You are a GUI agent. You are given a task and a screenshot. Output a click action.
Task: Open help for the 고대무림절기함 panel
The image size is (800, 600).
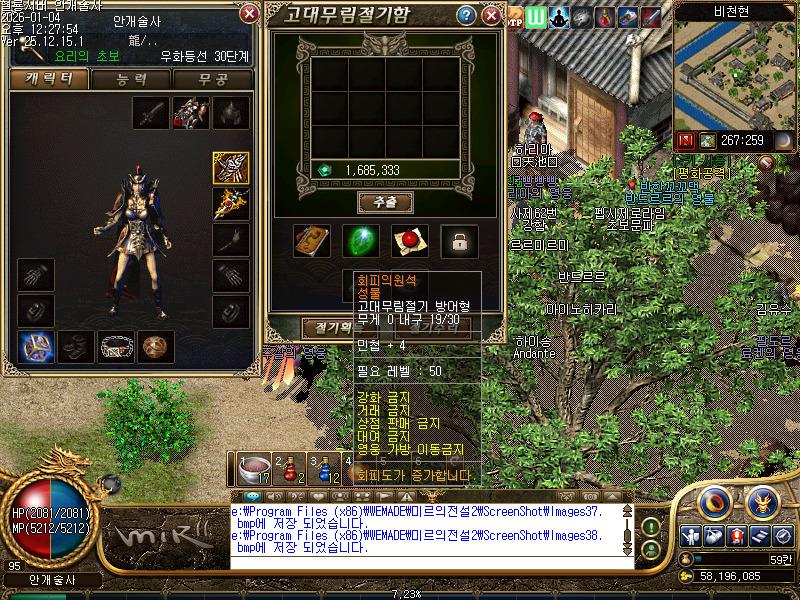466,16
